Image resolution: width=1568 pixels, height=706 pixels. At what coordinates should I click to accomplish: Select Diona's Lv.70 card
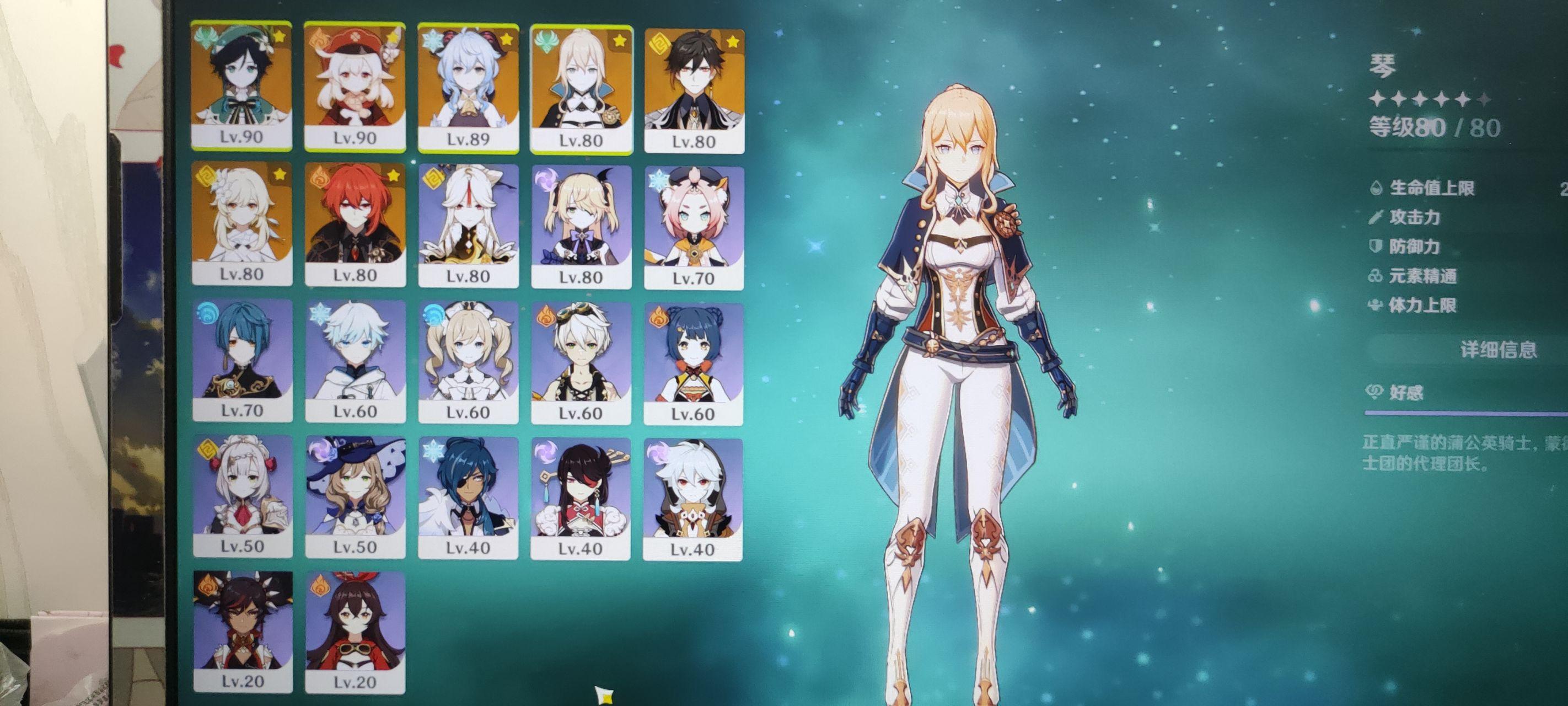tap(693, 227)
